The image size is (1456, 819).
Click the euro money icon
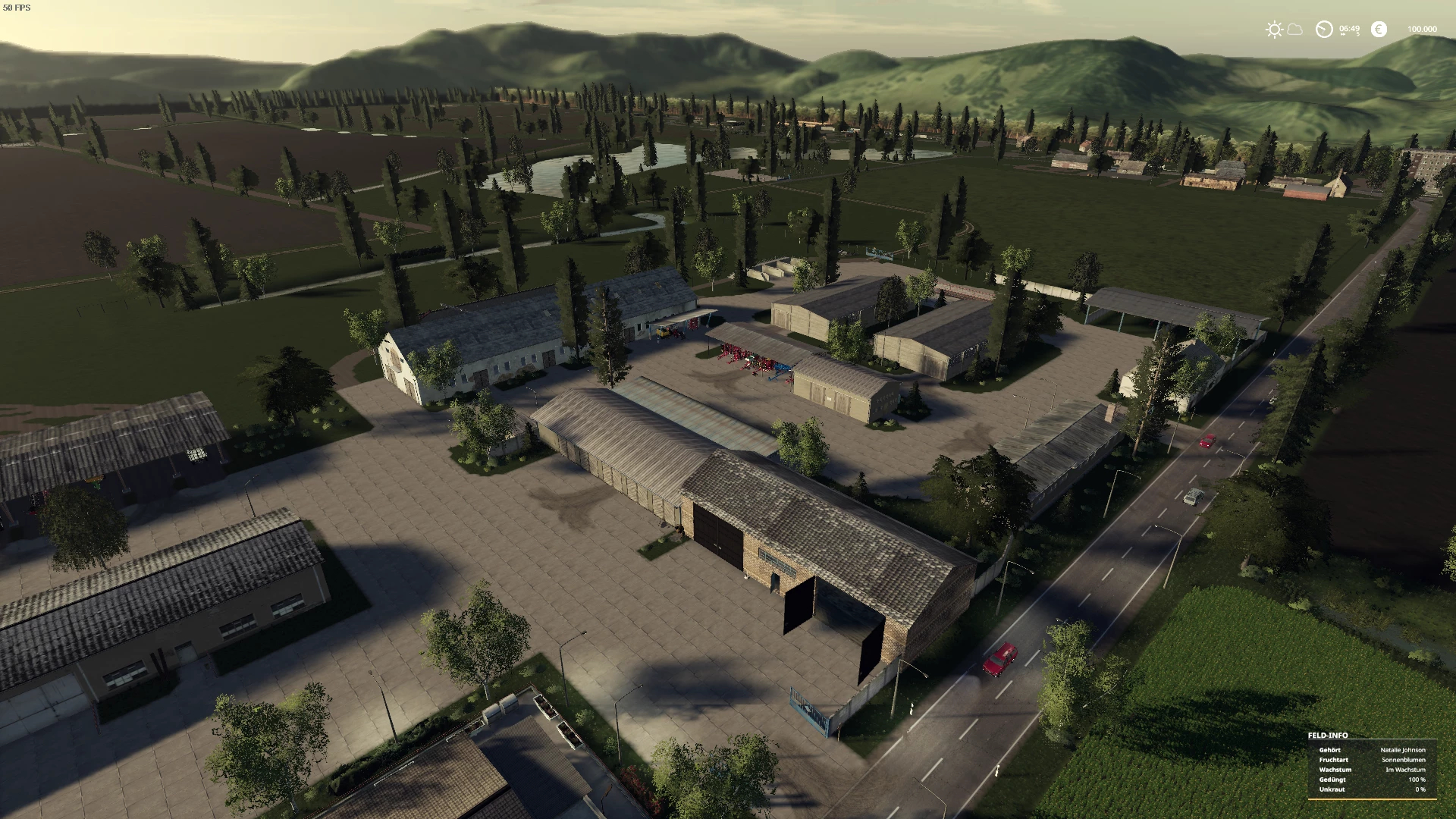(1379, 30)
